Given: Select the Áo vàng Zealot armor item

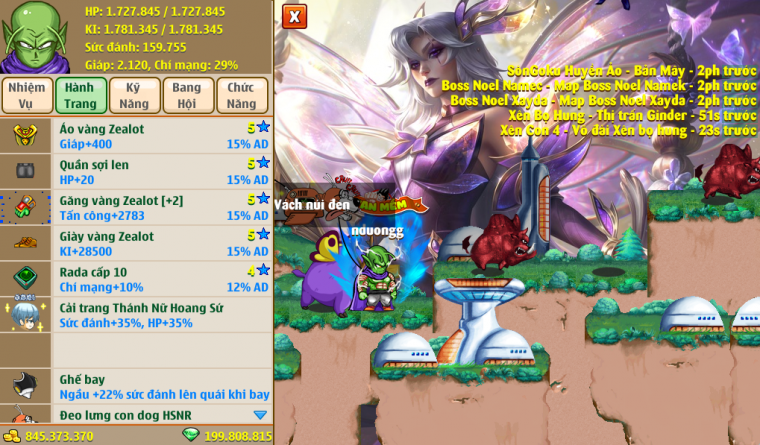Looking at the screenshot, I should 160,136.
